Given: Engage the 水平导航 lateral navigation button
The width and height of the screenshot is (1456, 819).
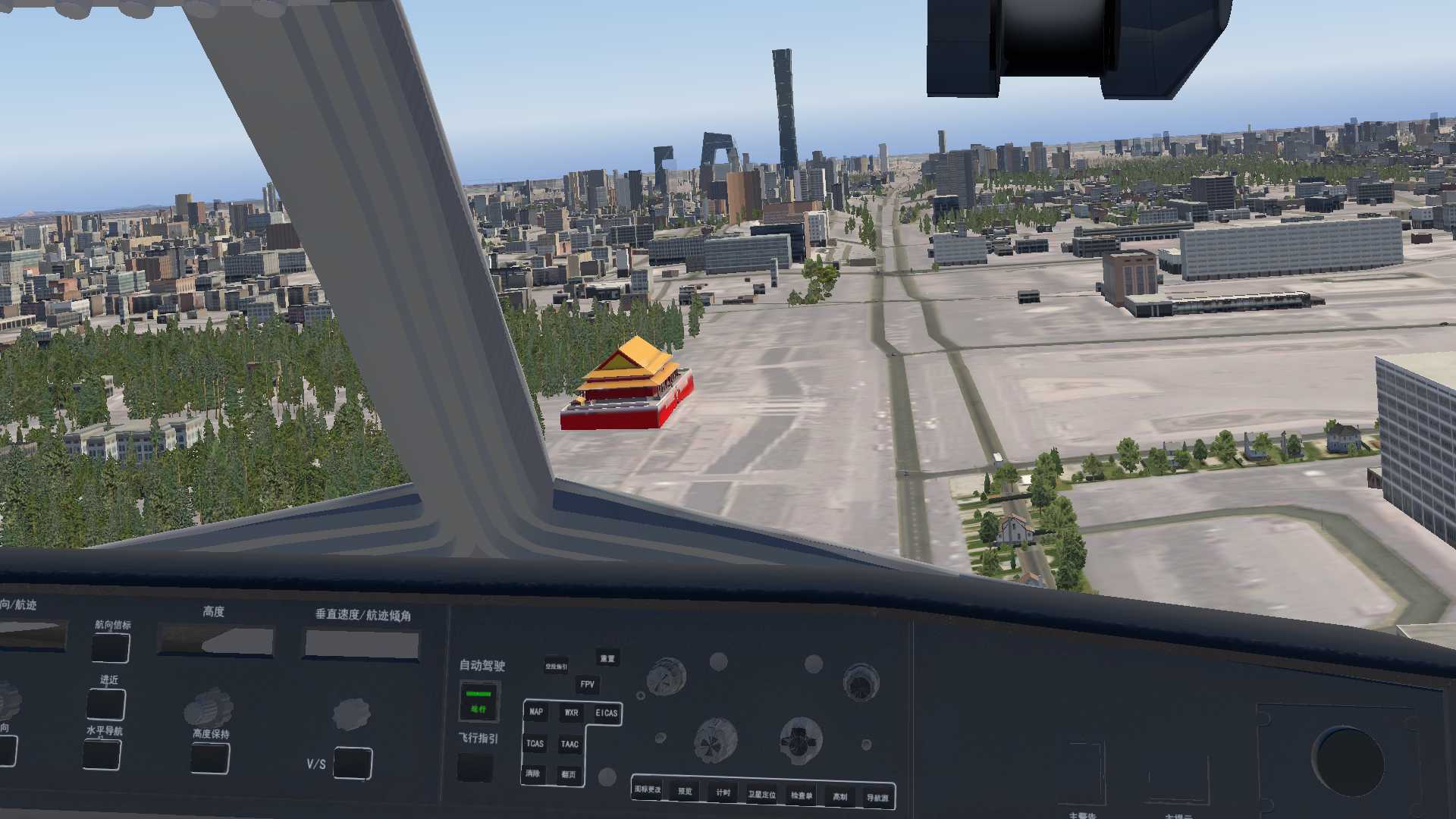Looking at the screenshot, I should pos(102,754).
